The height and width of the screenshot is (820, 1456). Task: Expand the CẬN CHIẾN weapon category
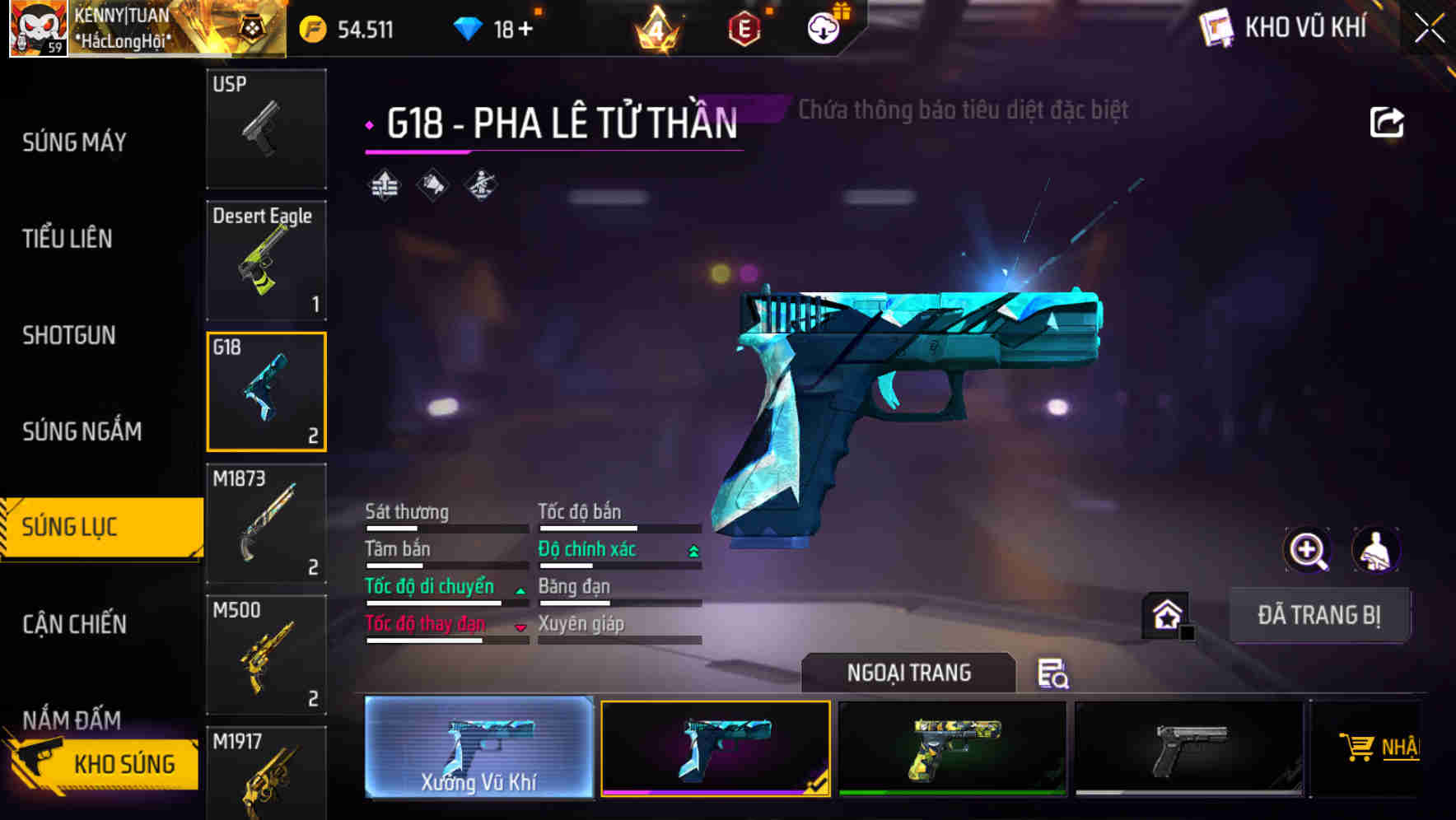coord(74,625)
